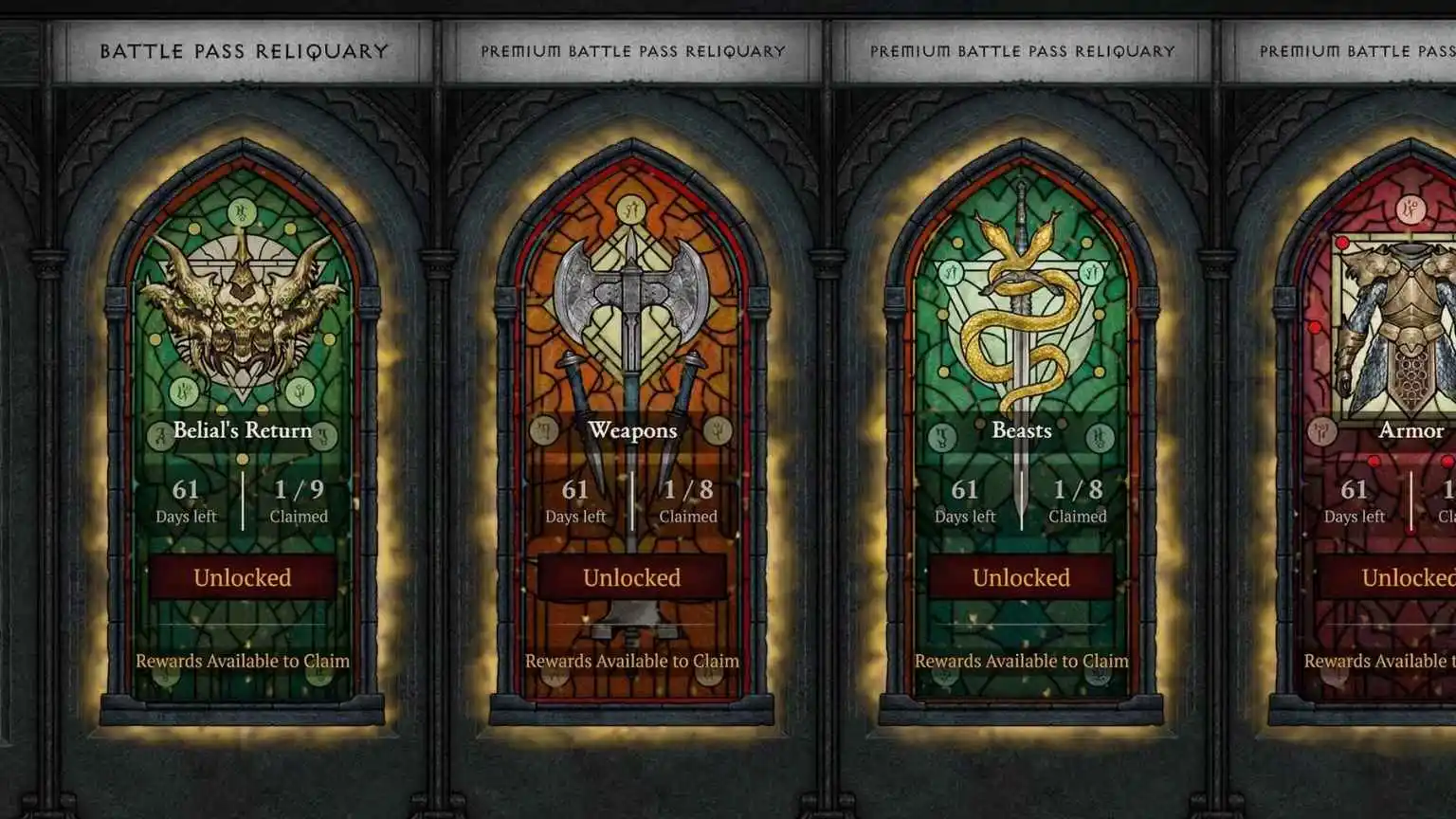Switch to the Premium Battle Pass Reliquary tab
Screen dimensions: 1456x819
click(632, 51)
